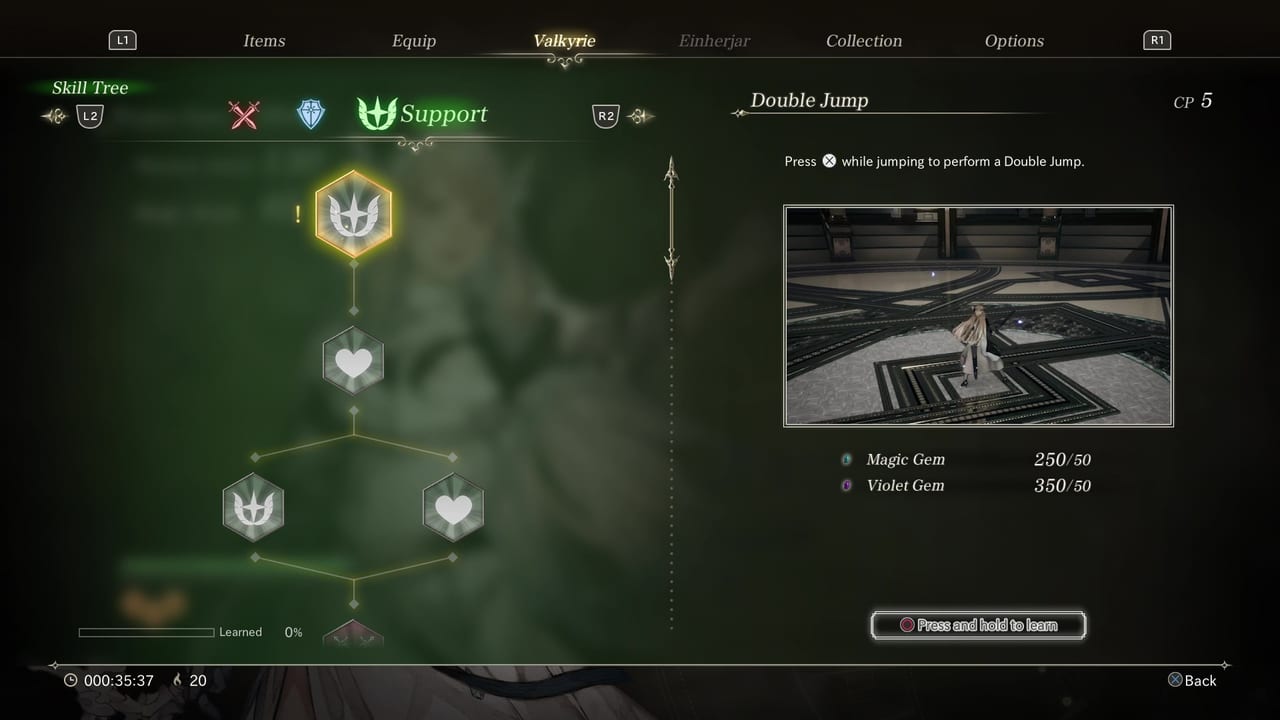1280x720 pixels.
Task: Click the Back option at bottom right
Action: coord(1192,680)
